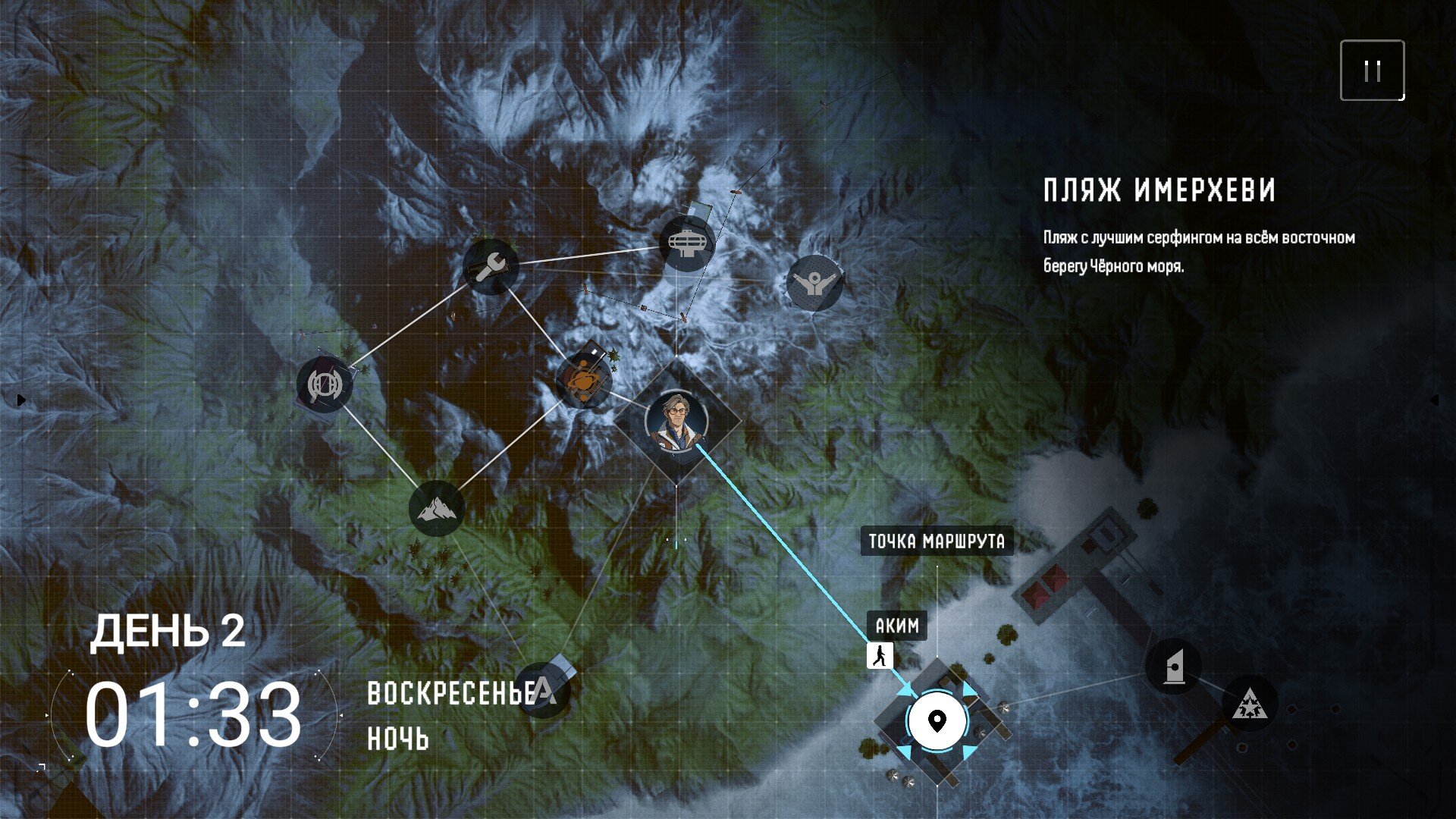Select the character portrait node
This screenshot has height=819, width=1456.
(676, 420)
